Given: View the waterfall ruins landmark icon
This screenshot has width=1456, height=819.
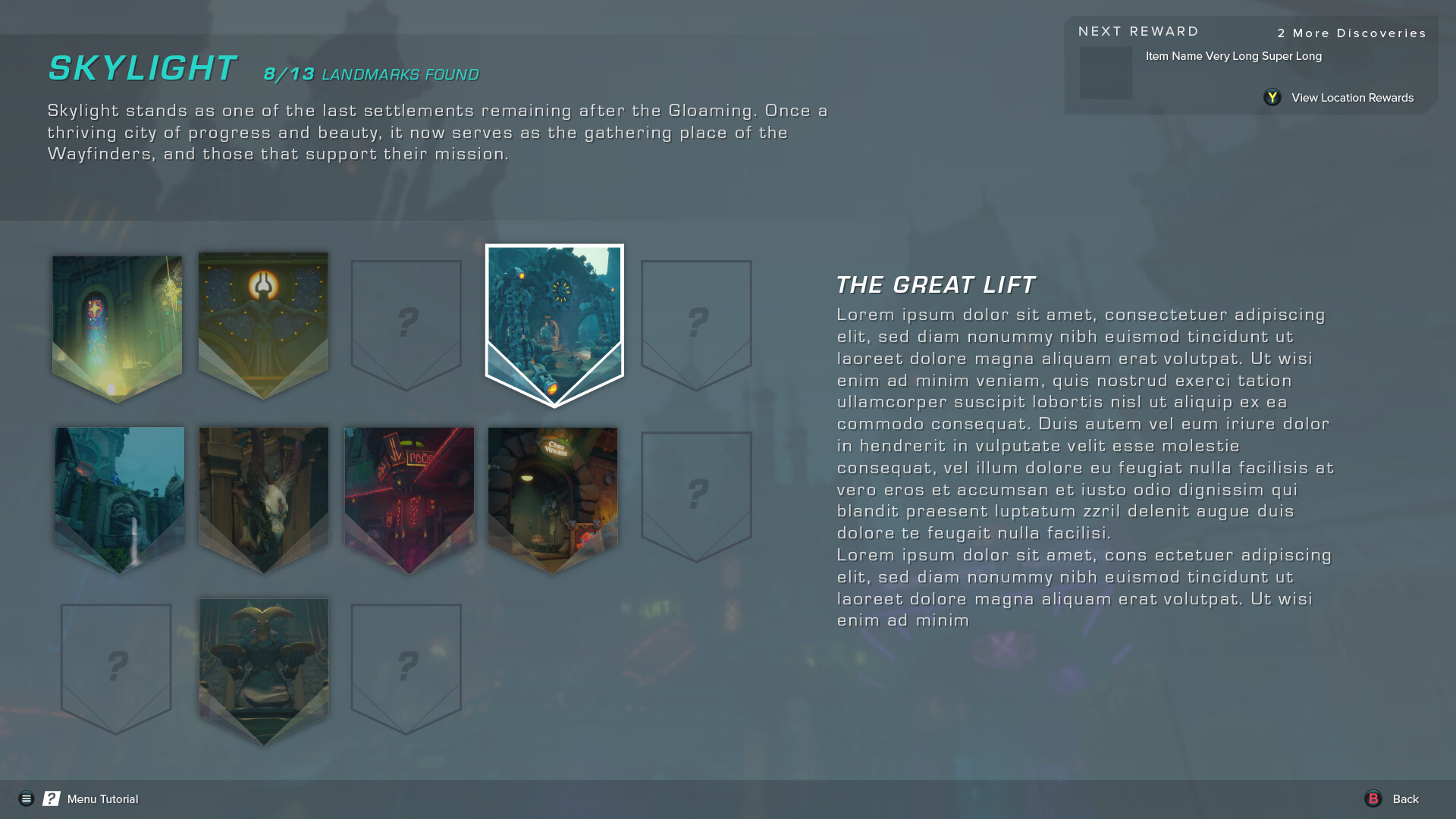Looking at the screenshot, I should 118,493.
